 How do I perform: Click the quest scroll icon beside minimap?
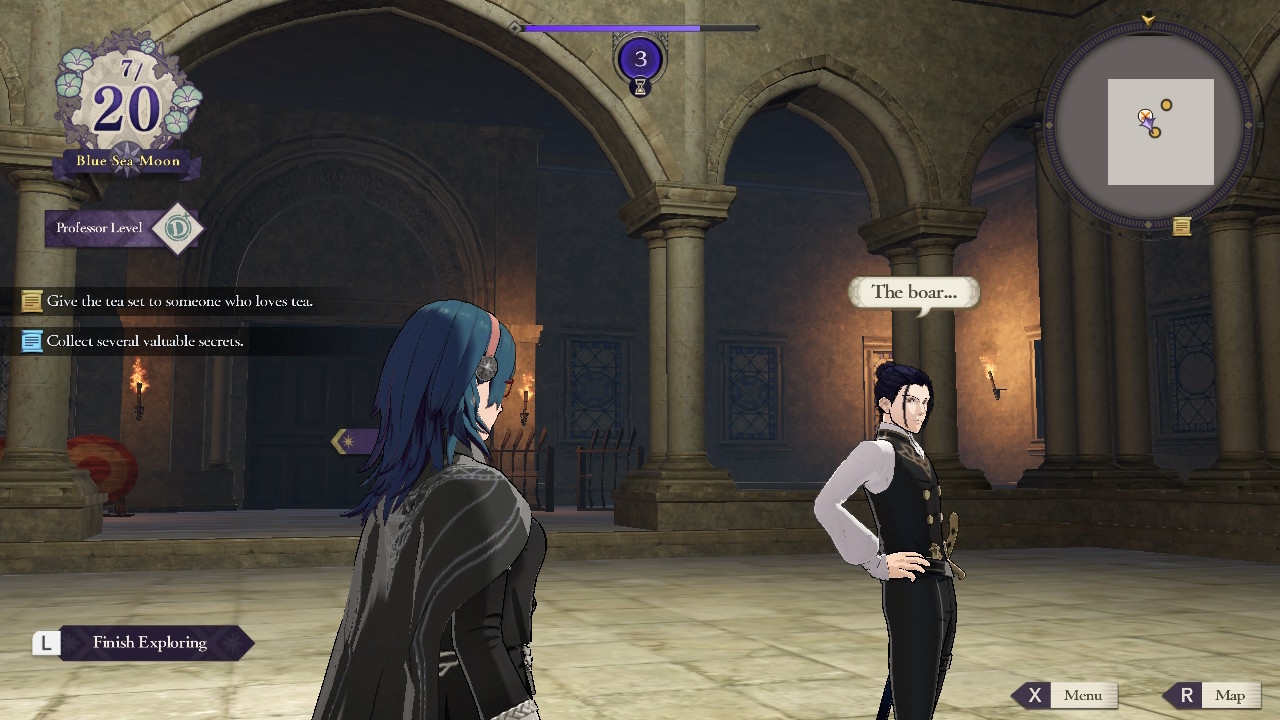pos(1182,227)
